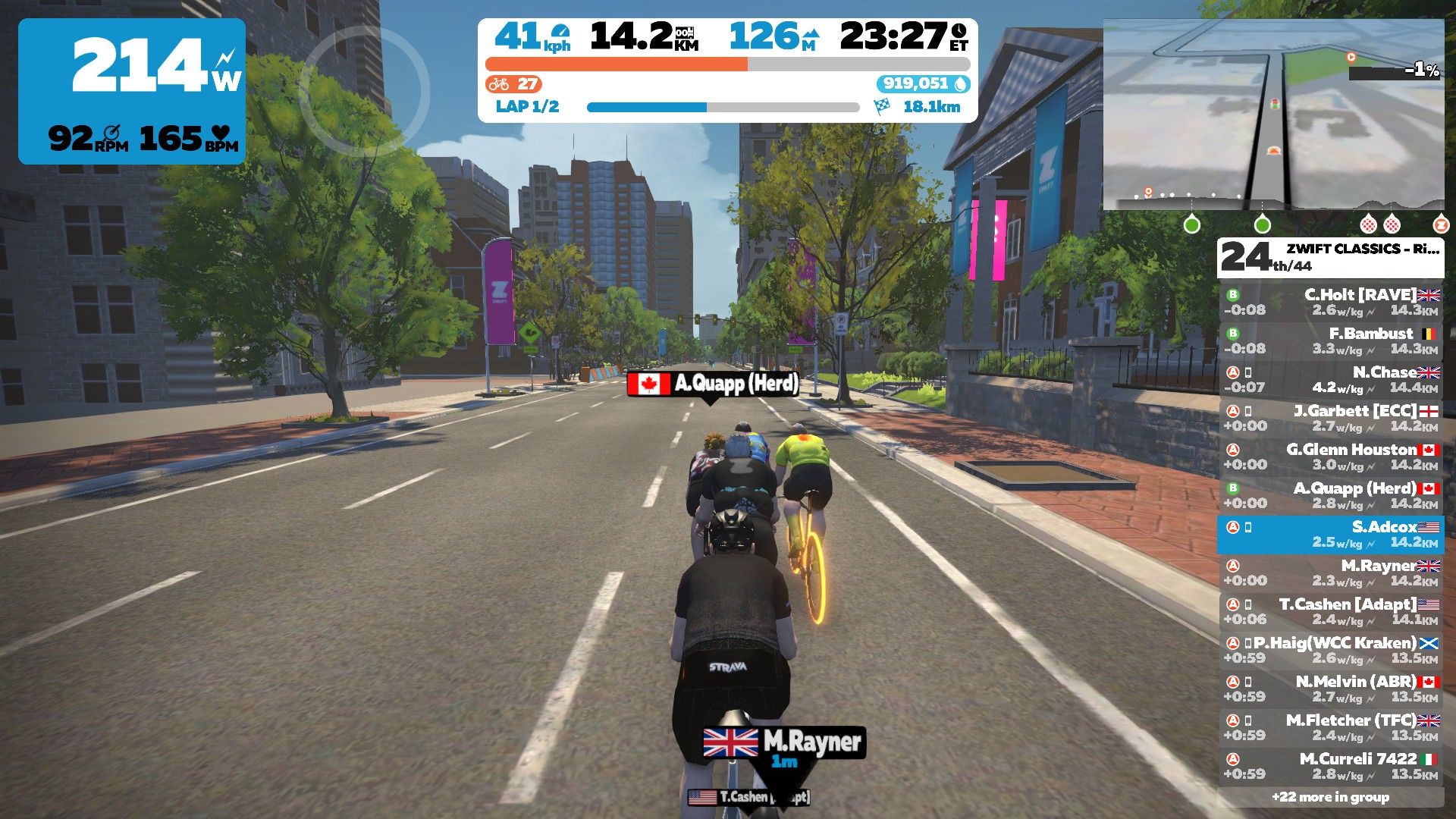The image size is (1456, 819).
Task: Expand the +22 more in group row
Action: pos(1331,797)
